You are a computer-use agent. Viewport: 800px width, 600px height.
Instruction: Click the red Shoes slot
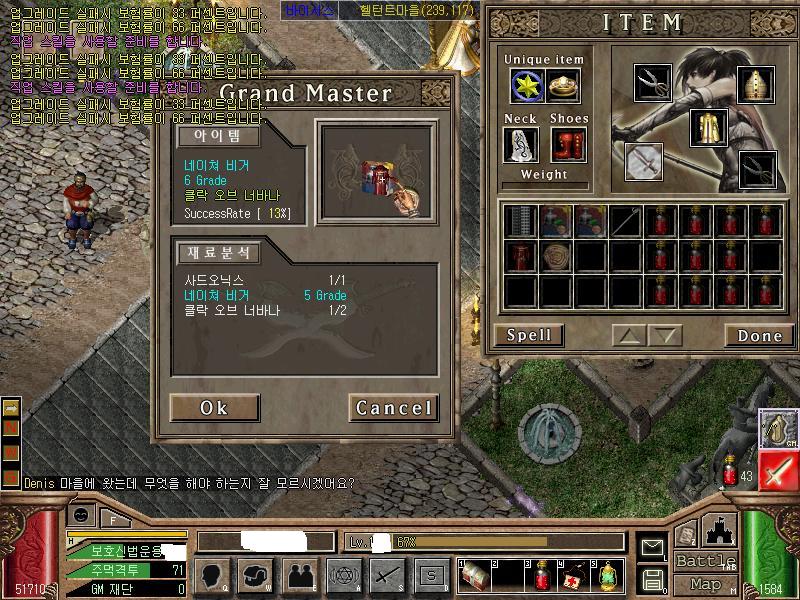click(x=569, y=145)
